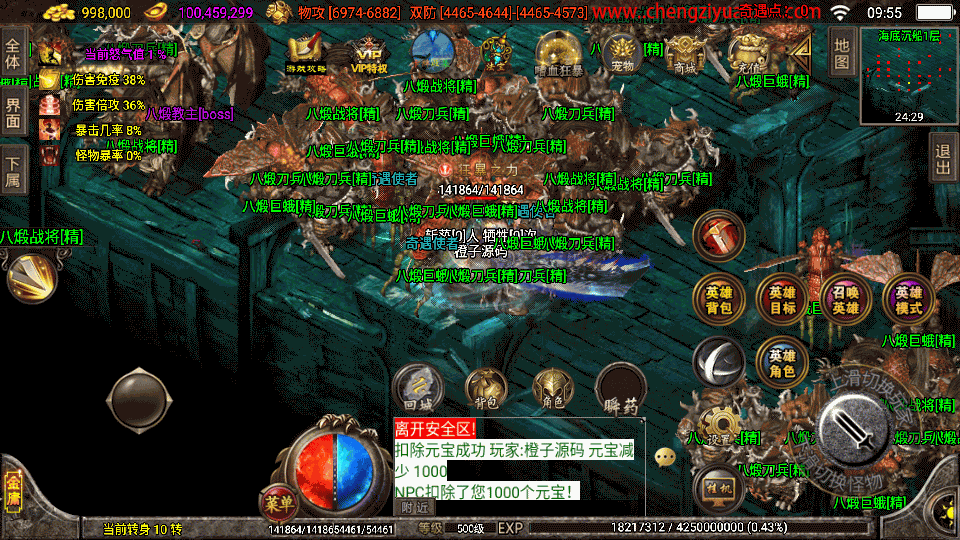Activate the 嗜血狂暴 bloodlust icon

pyautogui.click(x=556, y=53)
